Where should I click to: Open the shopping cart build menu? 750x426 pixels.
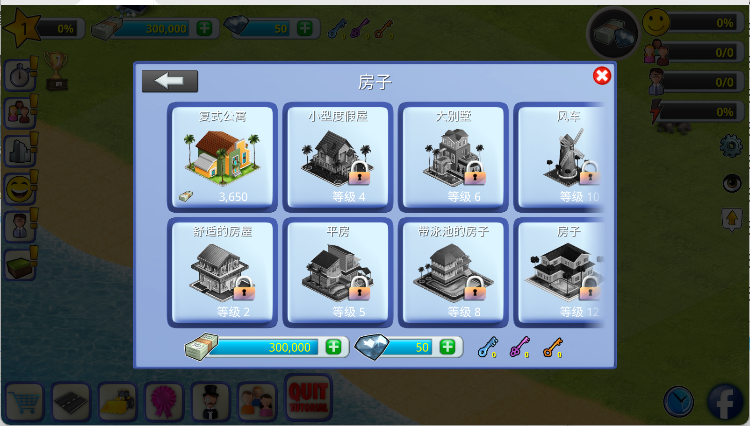click(24, 402)
